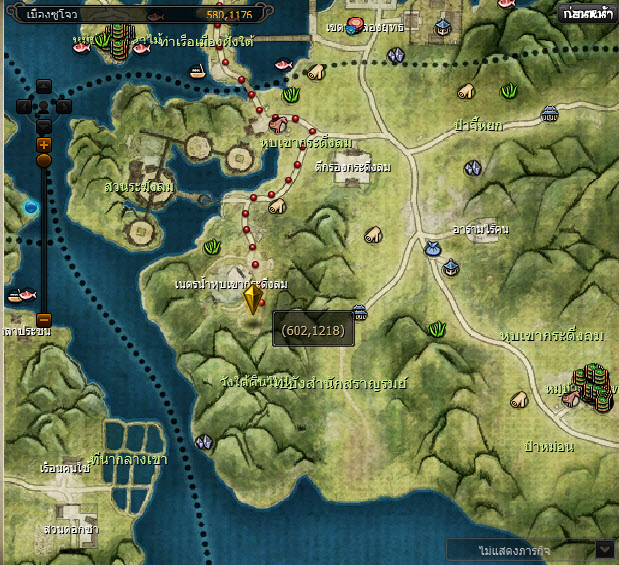The image size is (619, 565).
Task: Pan the map up with the up arrow
Action: tap(44, 87)
